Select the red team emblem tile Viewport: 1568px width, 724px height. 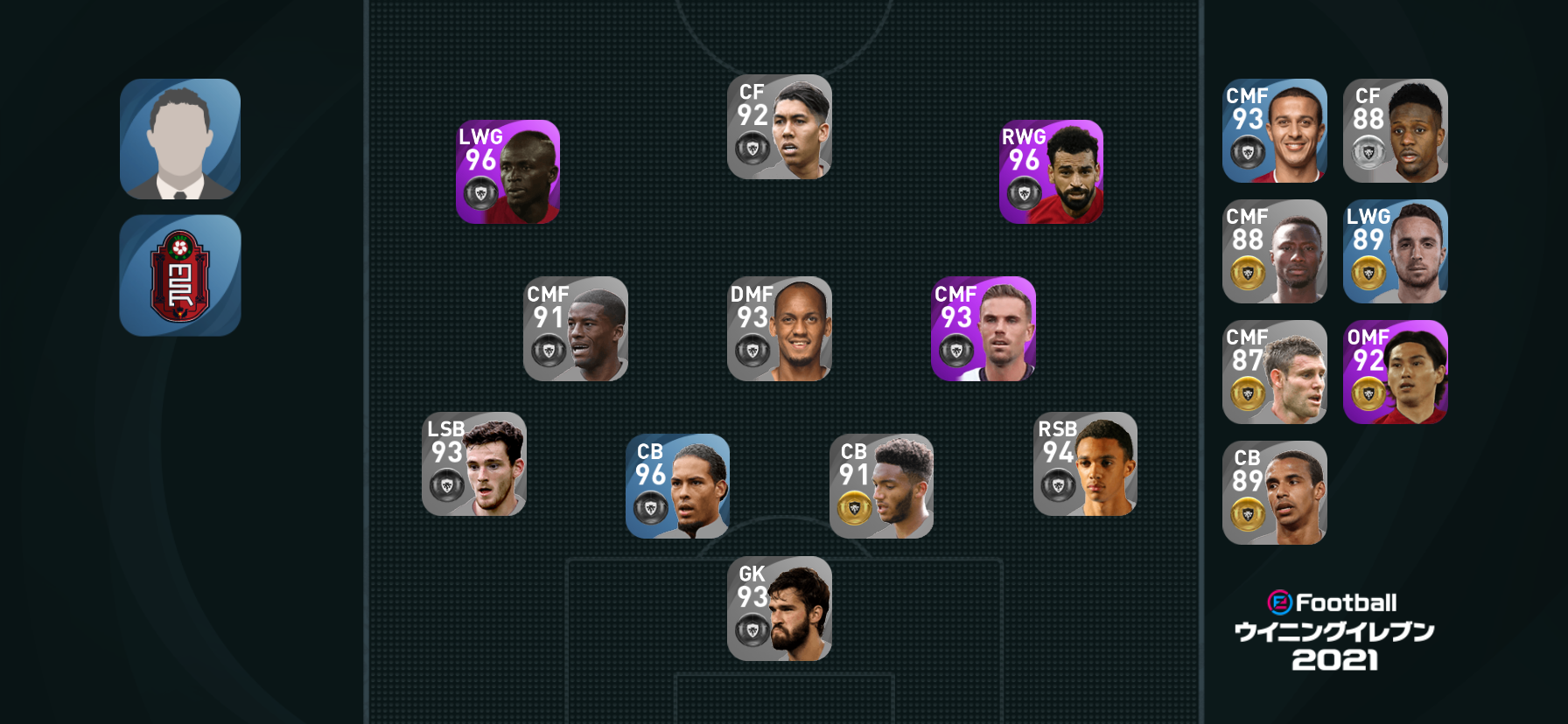pos(180,275)
